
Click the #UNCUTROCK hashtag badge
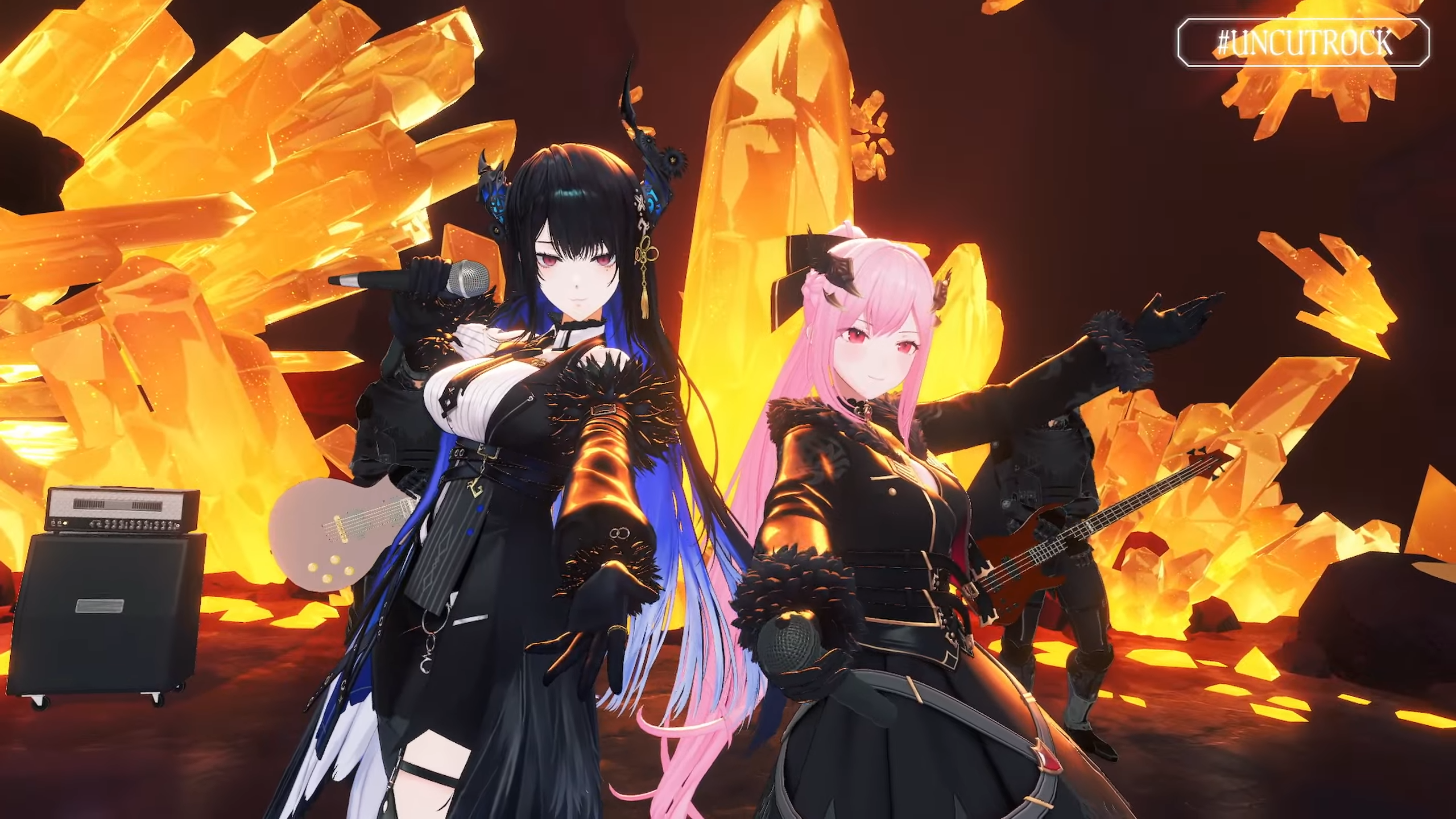tap(1303, 43)
